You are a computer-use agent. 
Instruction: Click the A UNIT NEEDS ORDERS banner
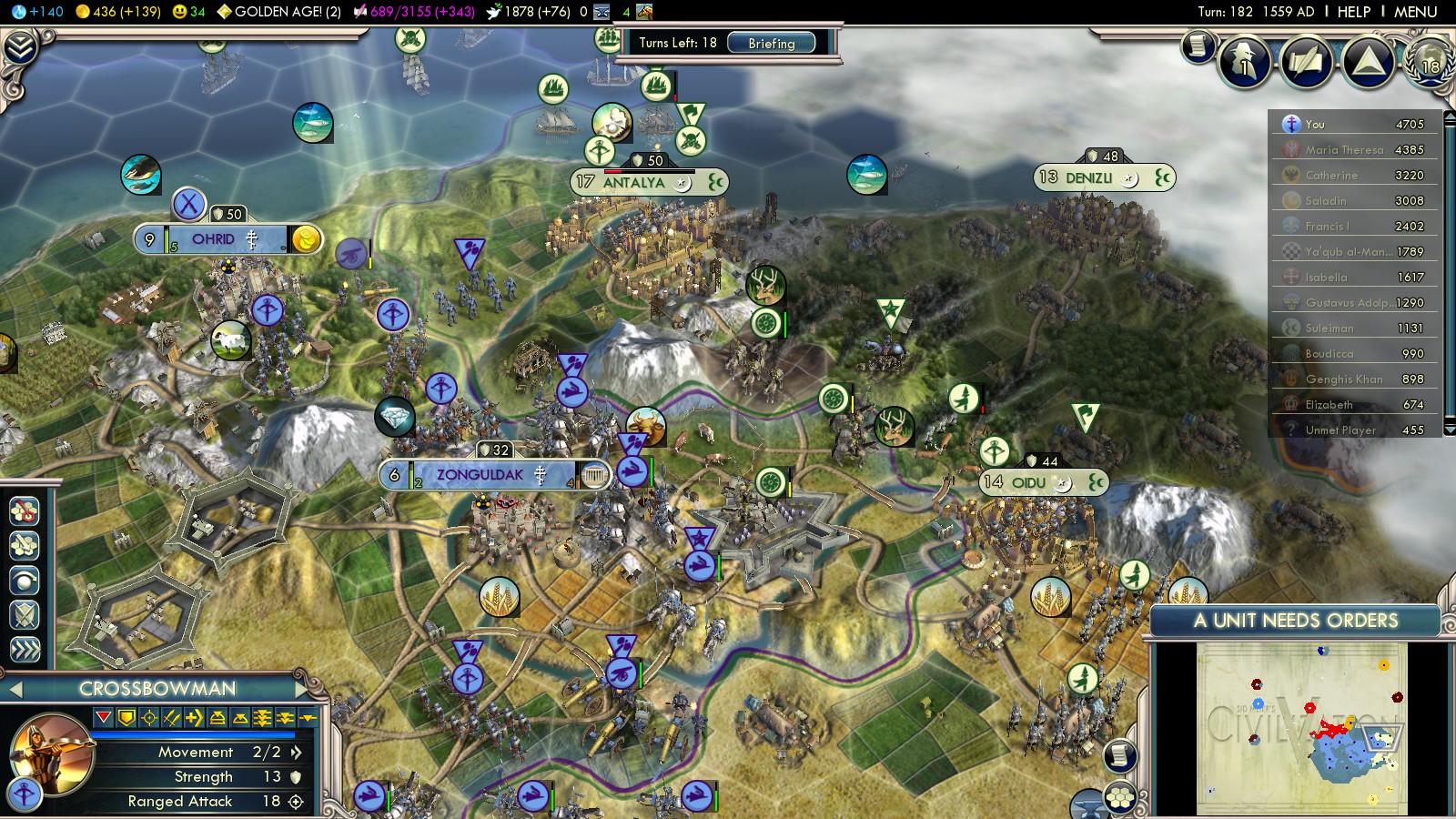pos(1294,621)
